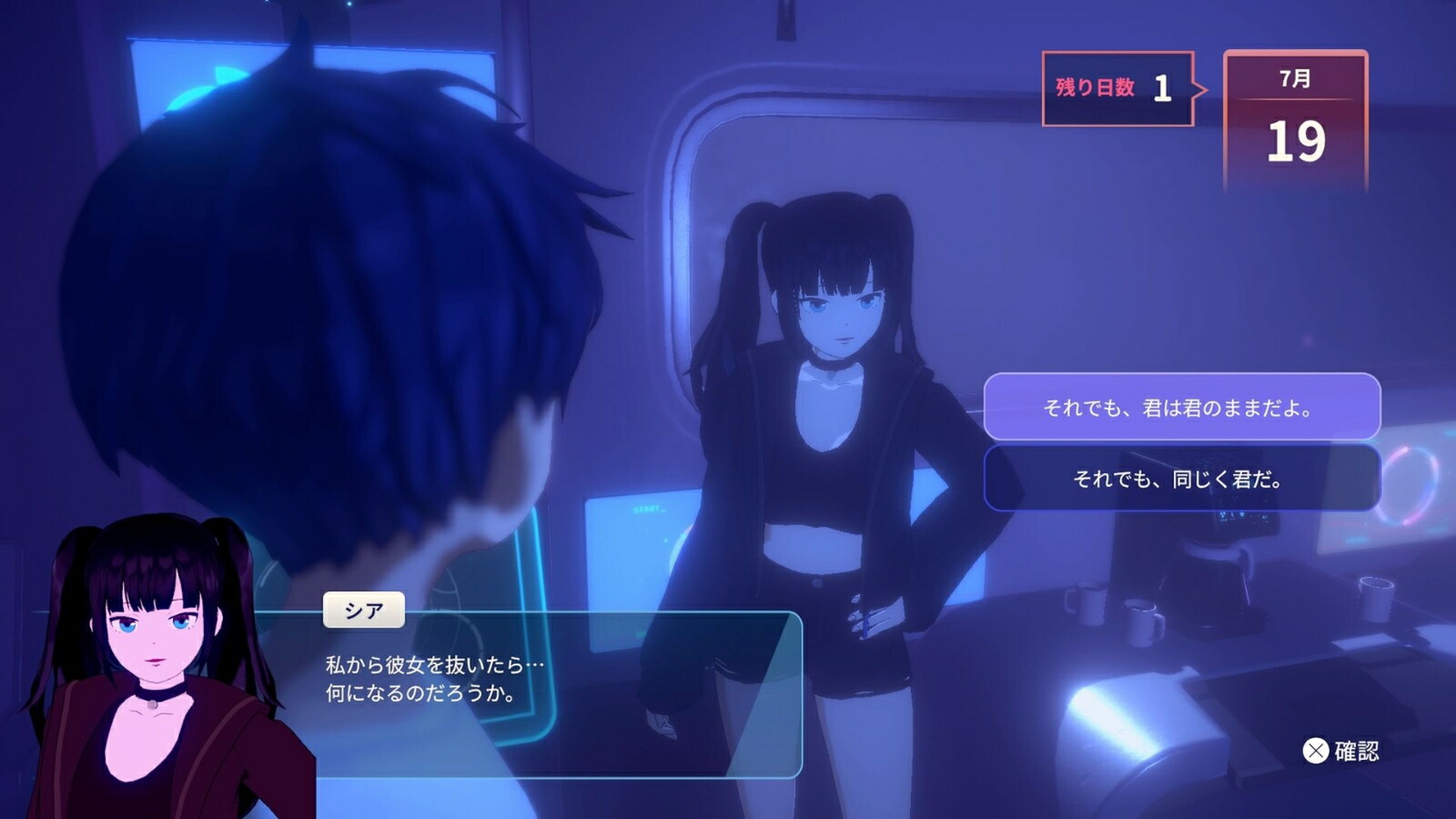The width and height of the screenshot is (1456, 819).
Task: Select the シア speaker name tag
Action: (363, 609)
